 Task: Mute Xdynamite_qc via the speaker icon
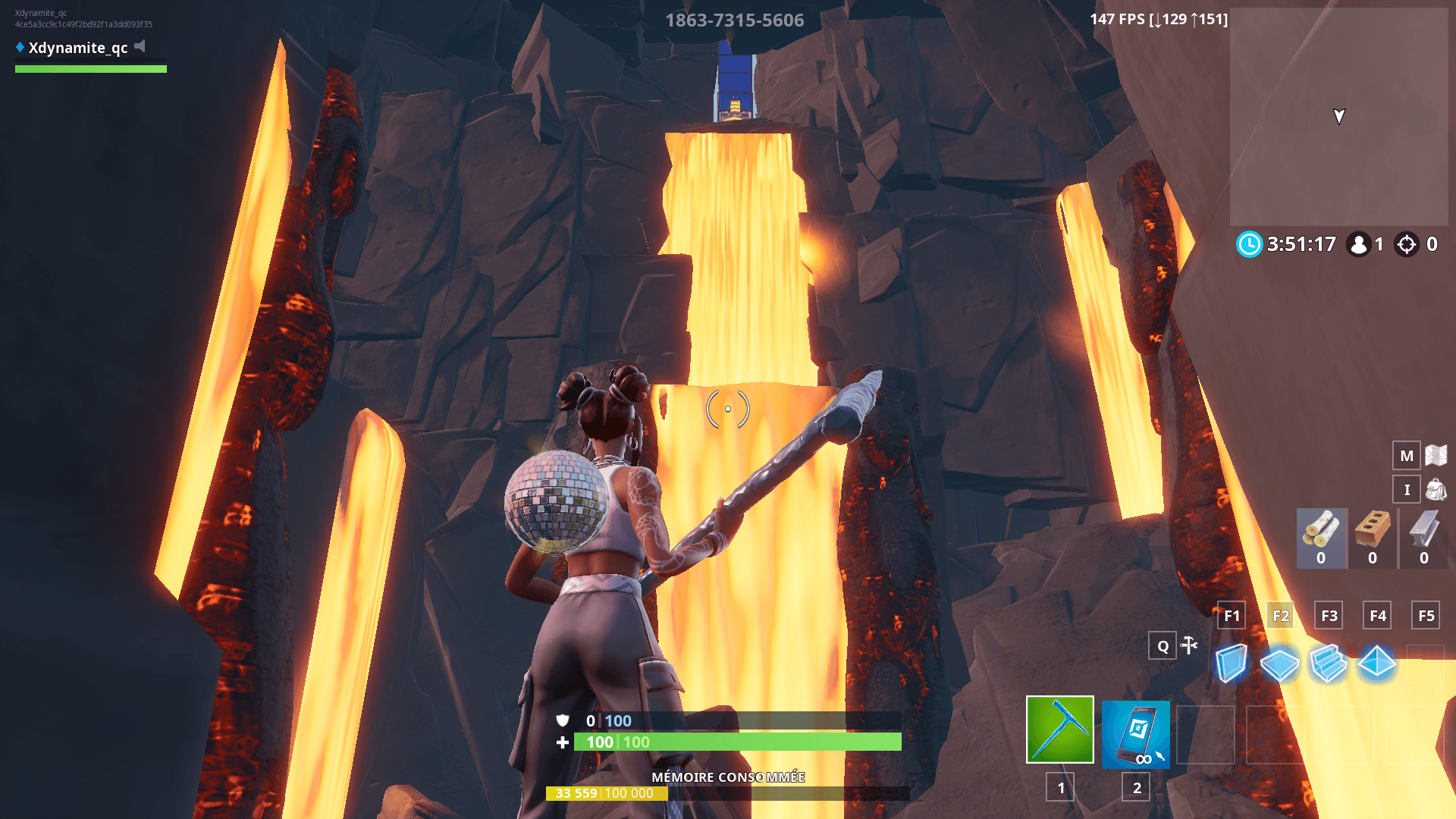[140, 47]
